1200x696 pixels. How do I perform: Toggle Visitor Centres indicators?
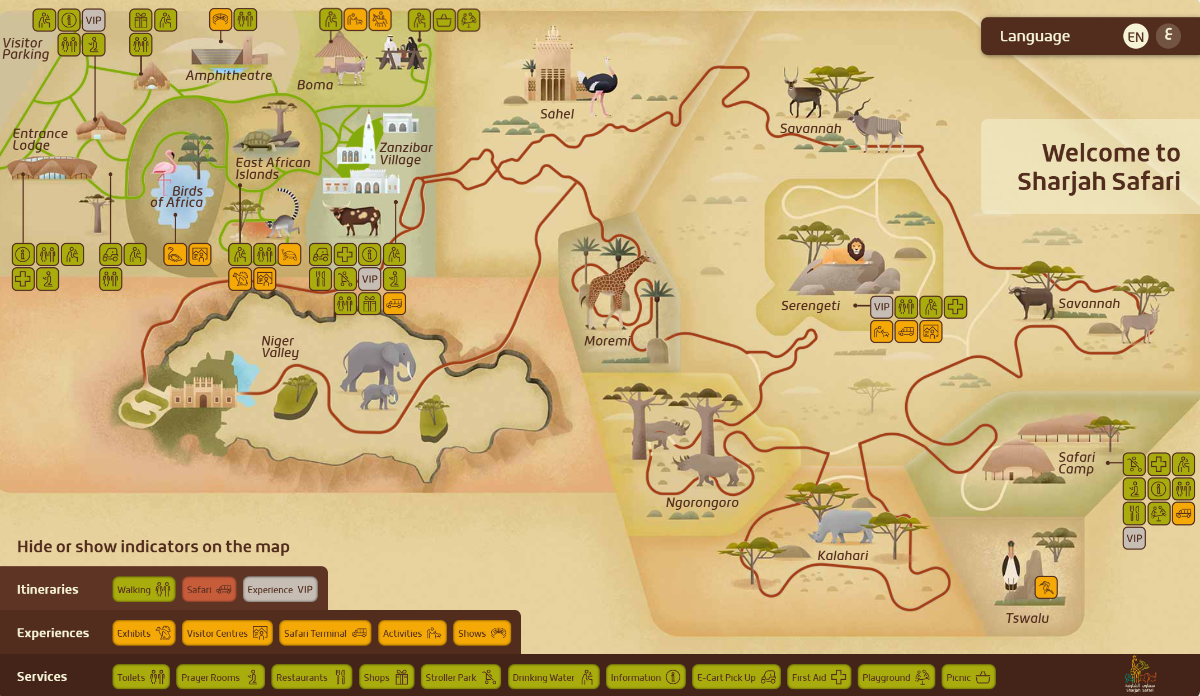[228, 633]
